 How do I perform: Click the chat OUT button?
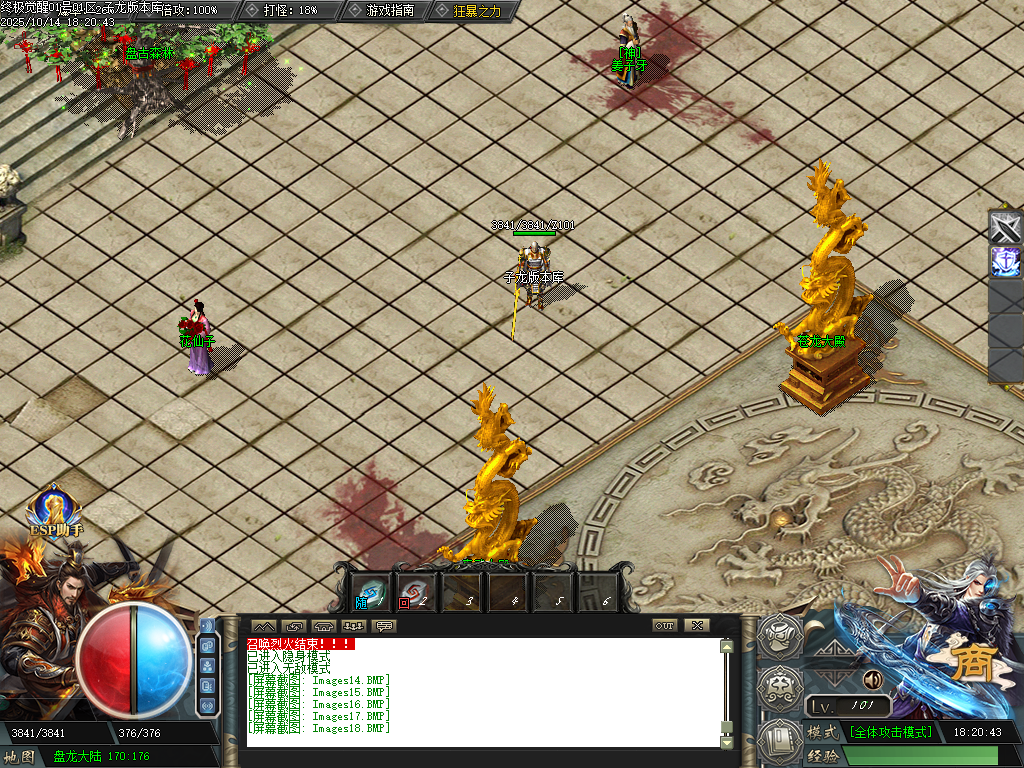click(x=664, y=626)
